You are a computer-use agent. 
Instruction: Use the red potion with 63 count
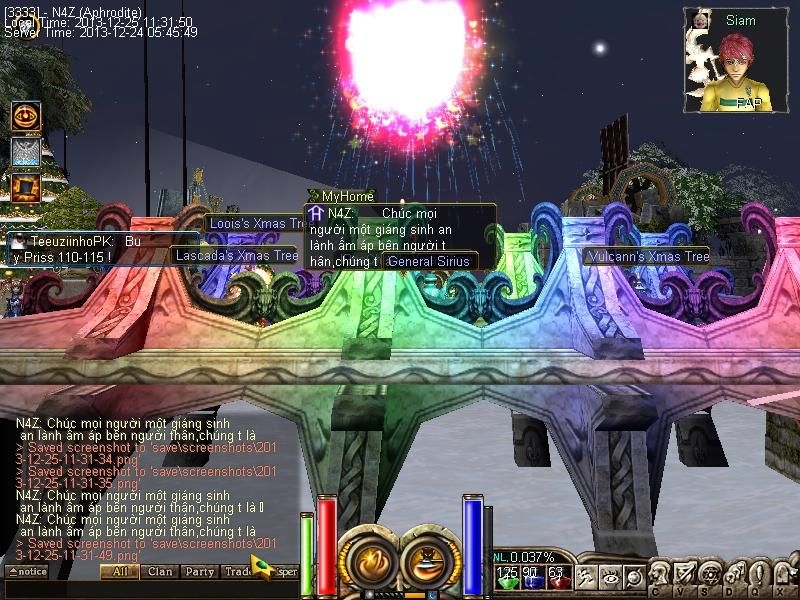[x=557, y=577]
